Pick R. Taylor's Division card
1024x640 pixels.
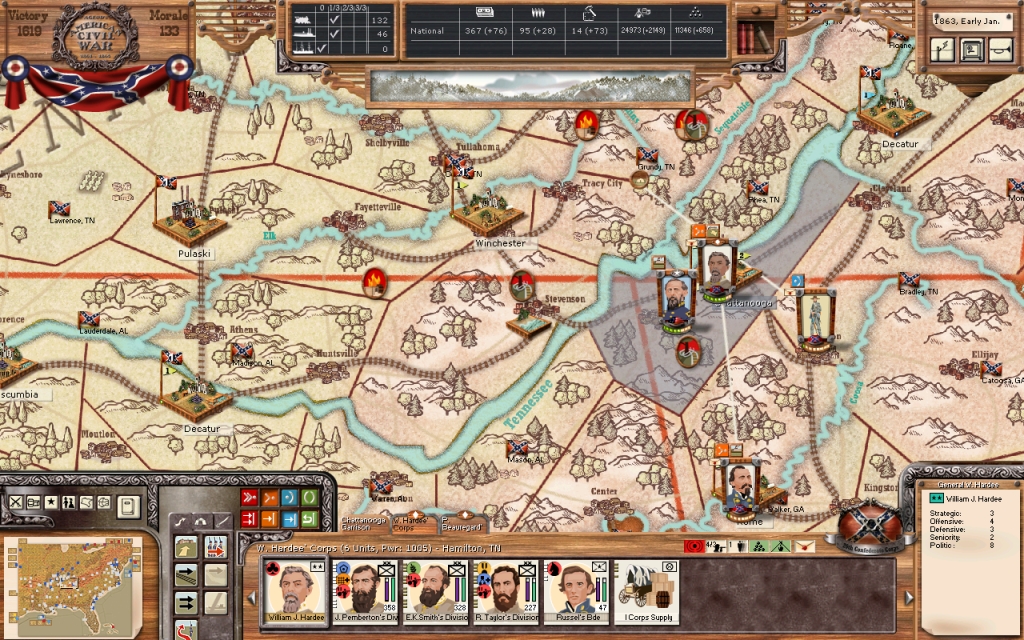coord(505,590)
